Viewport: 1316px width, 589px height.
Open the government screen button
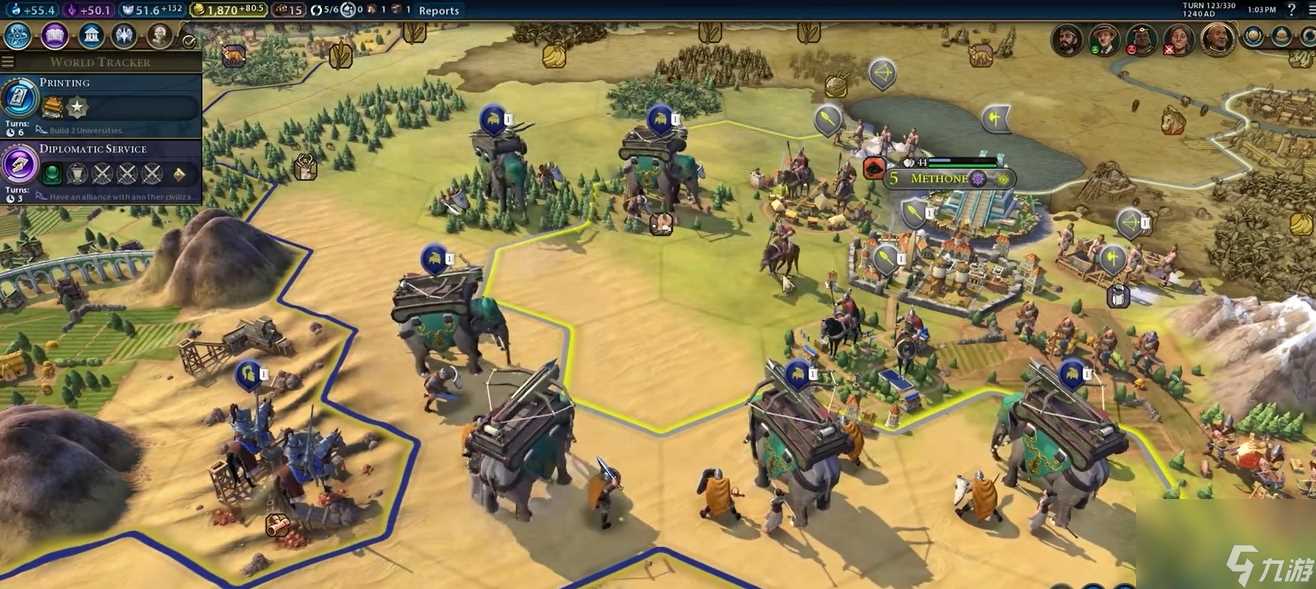tap(90, 36)
